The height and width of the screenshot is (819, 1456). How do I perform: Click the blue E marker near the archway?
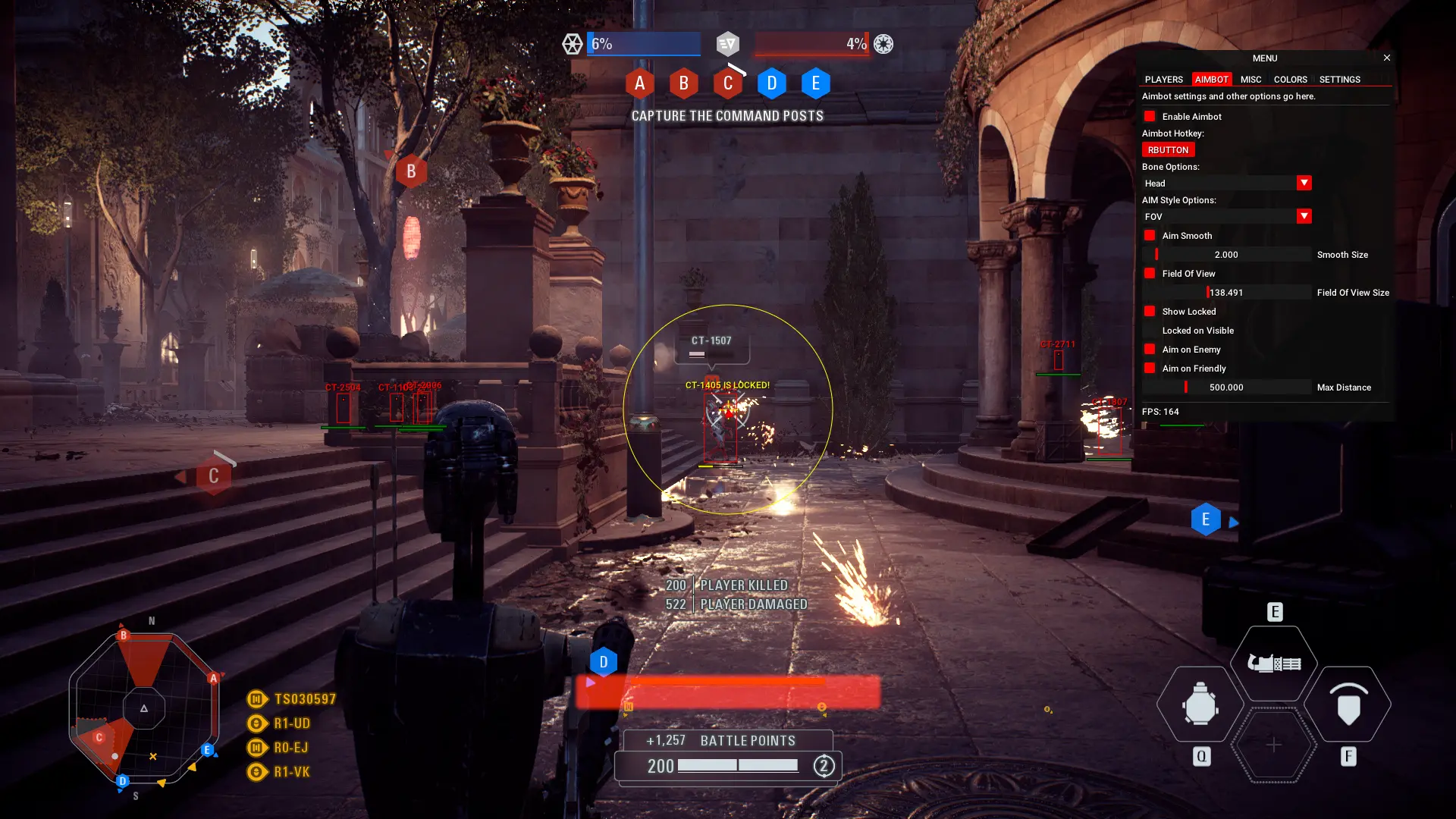[x=1206, y=519]
